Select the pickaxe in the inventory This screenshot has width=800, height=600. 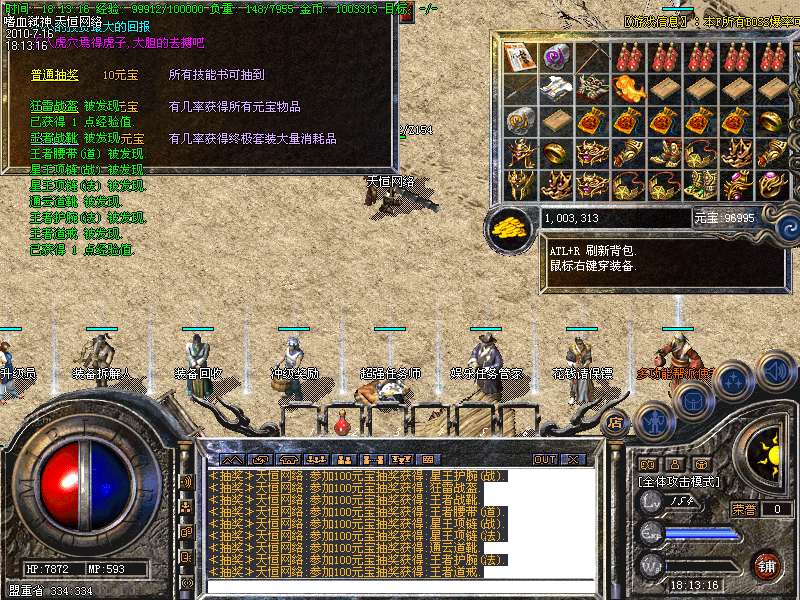tap(590, 57)
